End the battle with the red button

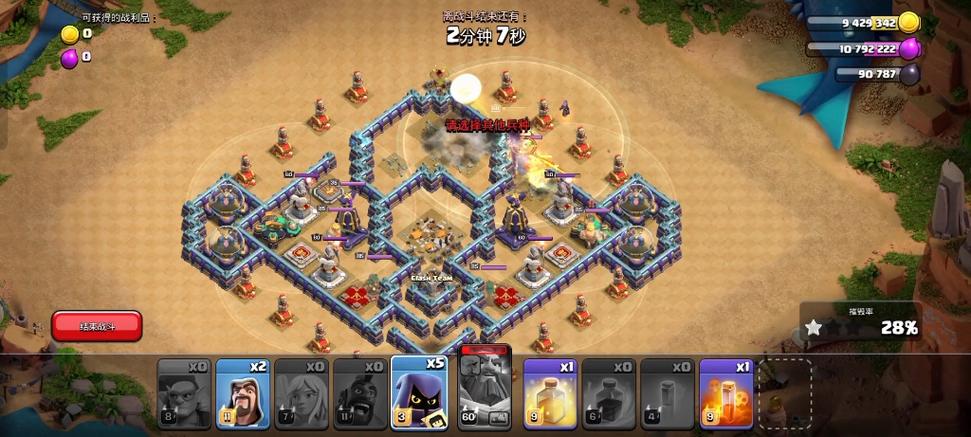(97, 326)
